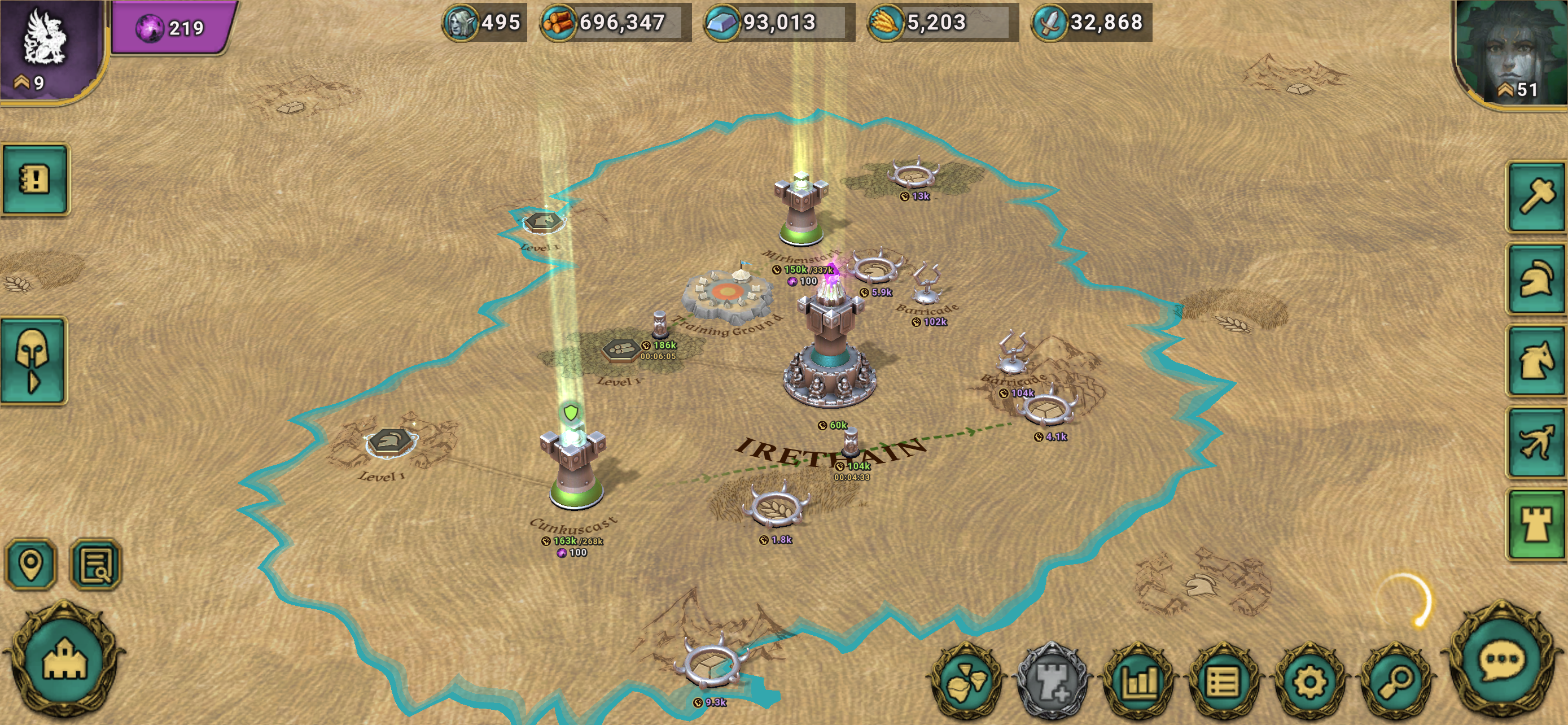Viewport: 1568px width, 725px height.
Task: Open the document search log button
Action: (x=95, y=564)
